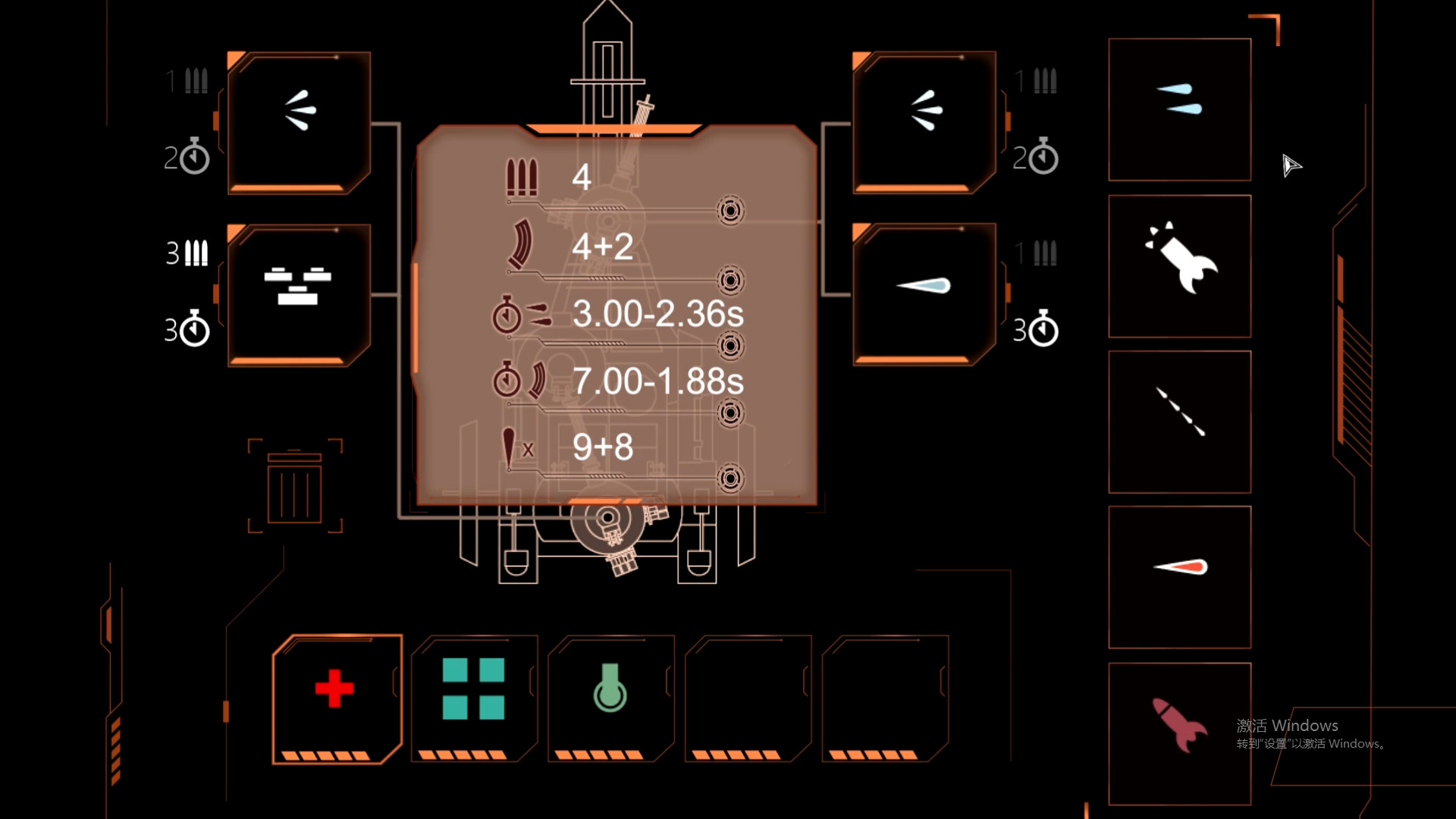Pick the dotted needle projectile weapon
Image resolution: width=1456 pixels, height=819 pixels.
coord(1178,421)
